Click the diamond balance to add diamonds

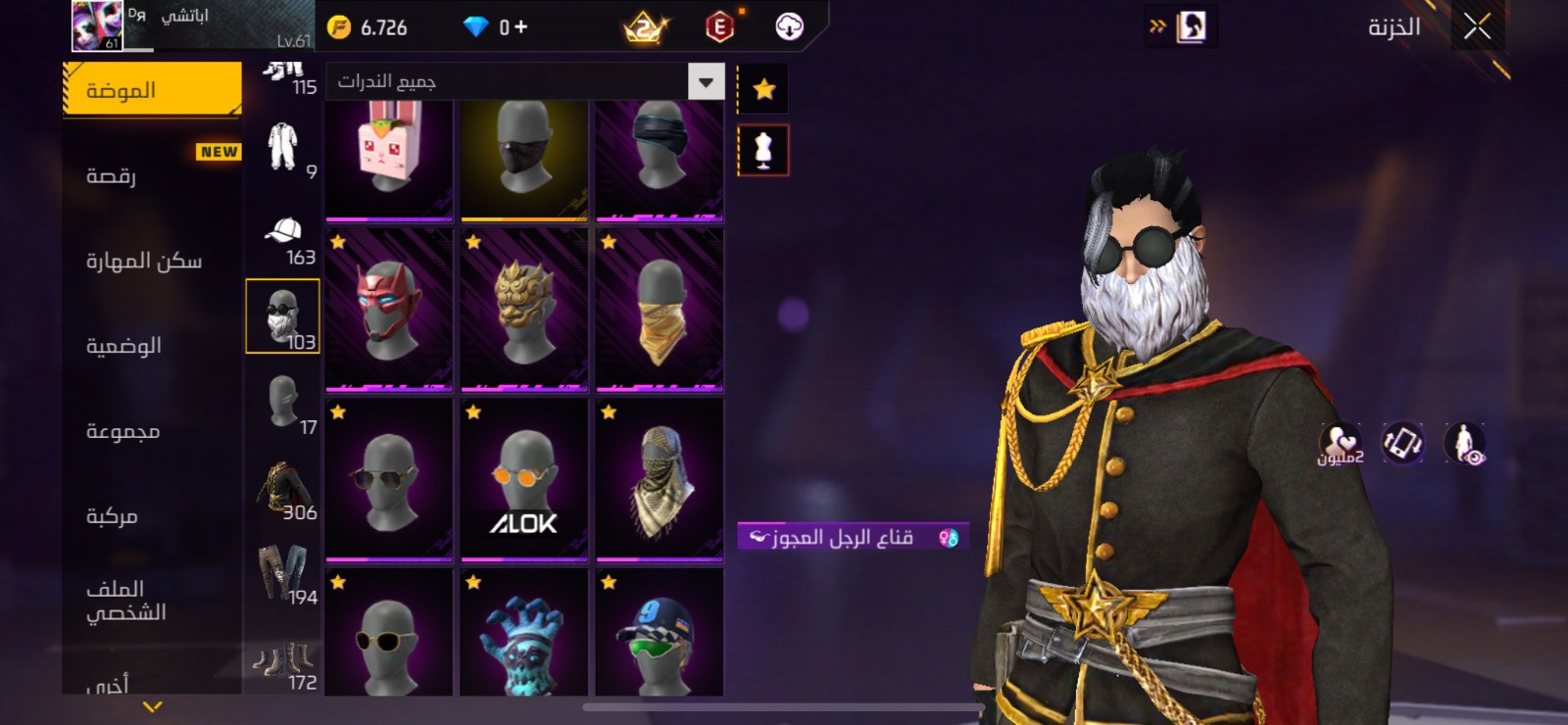pyautogui.click(x=495, y=26)
